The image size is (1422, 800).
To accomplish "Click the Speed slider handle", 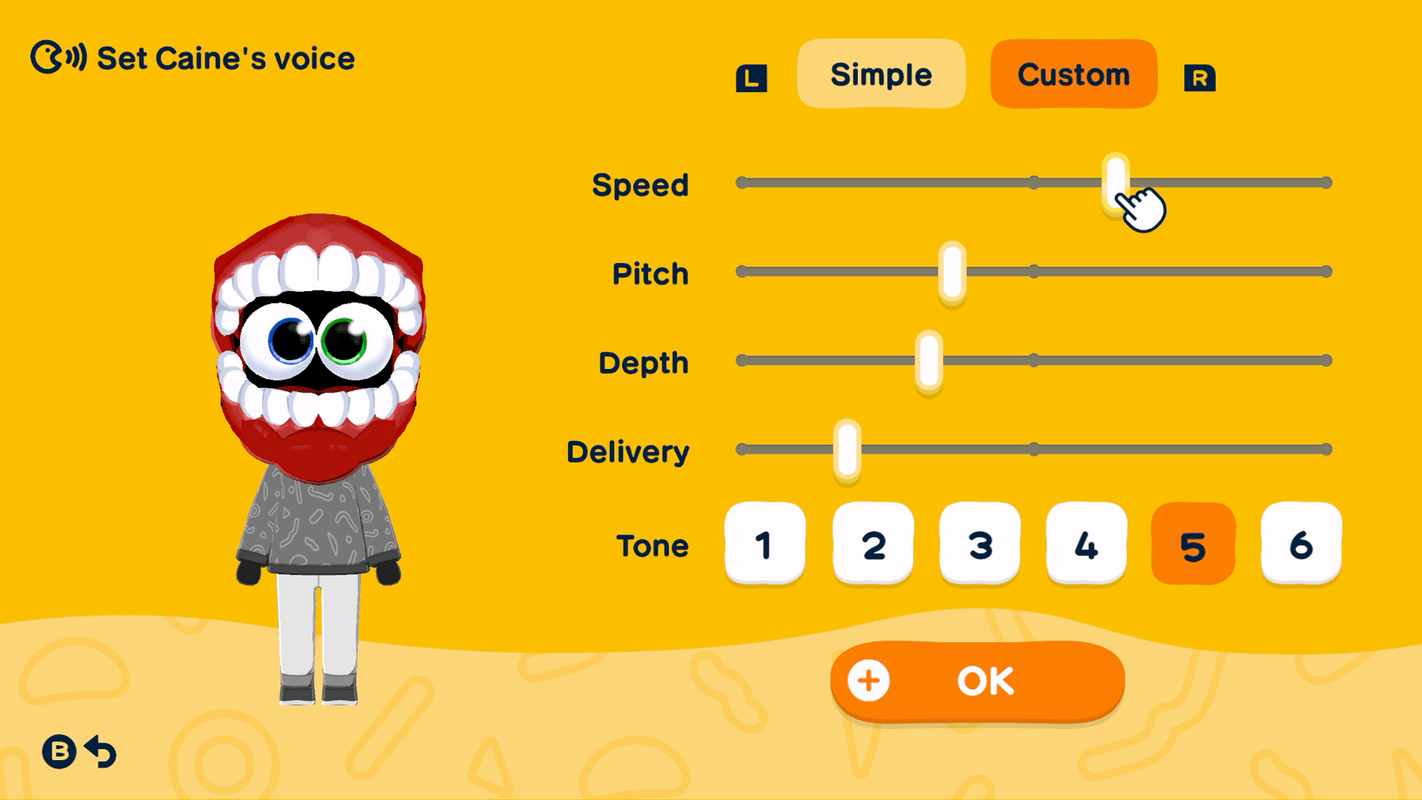I will point(1115,182).
